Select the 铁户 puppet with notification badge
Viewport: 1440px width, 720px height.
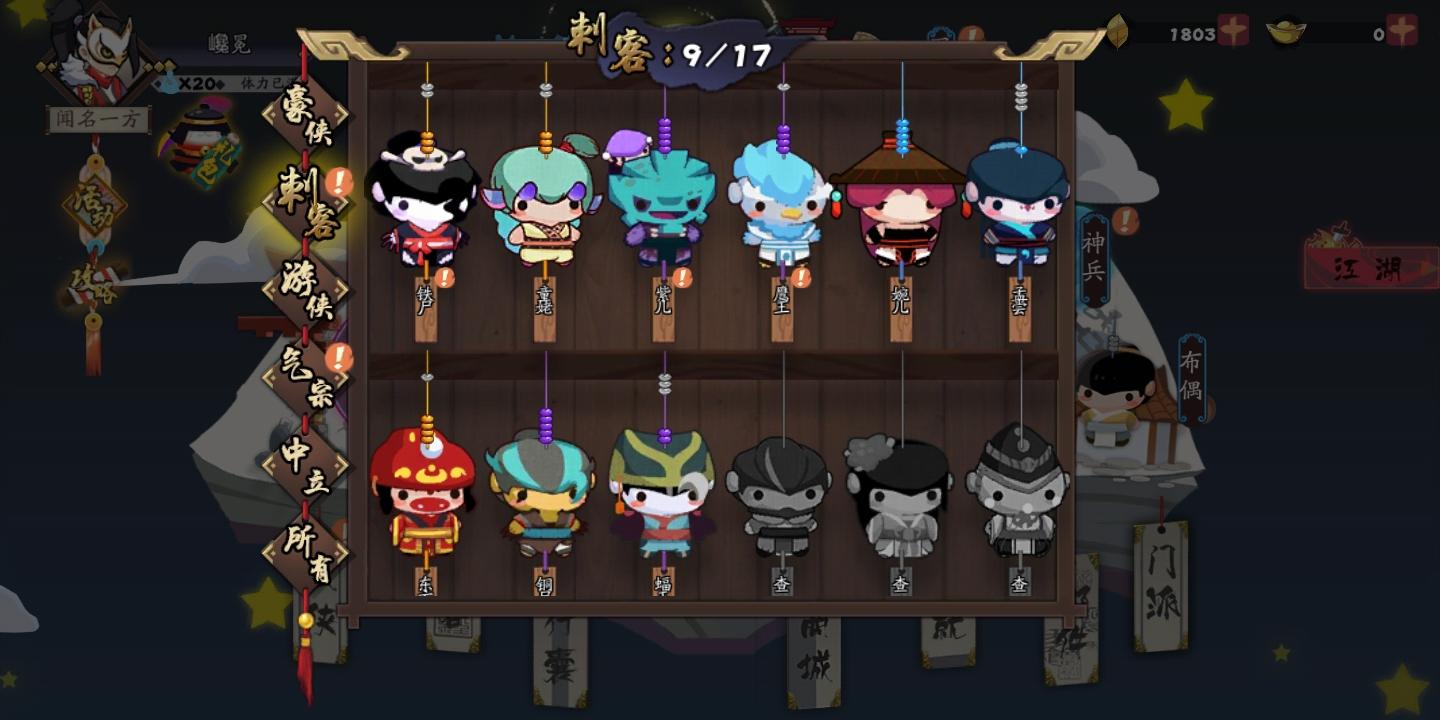(x=424, y=210)
